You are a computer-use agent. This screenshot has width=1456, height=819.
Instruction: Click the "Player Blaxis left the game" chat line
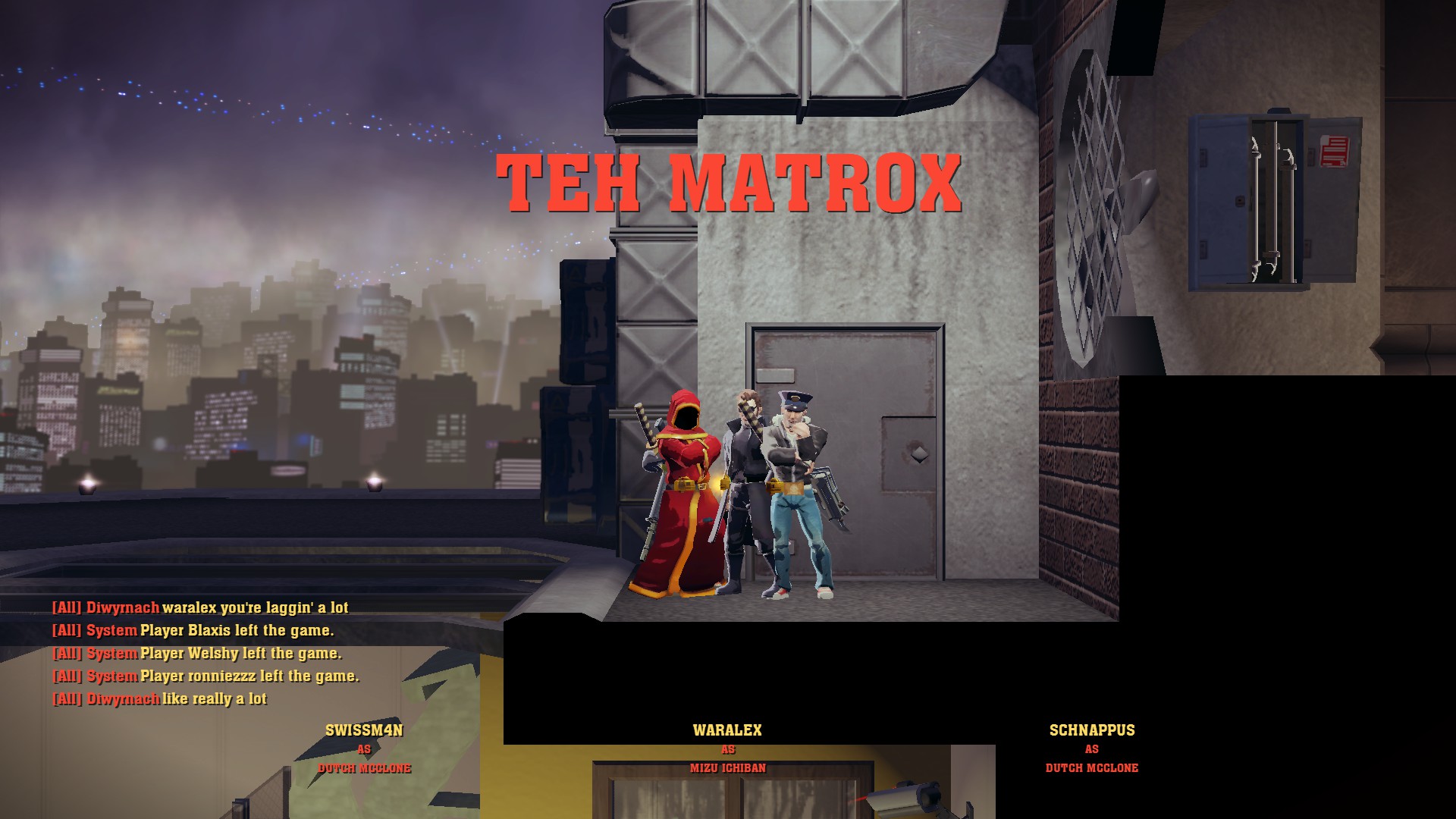(193, 630)
